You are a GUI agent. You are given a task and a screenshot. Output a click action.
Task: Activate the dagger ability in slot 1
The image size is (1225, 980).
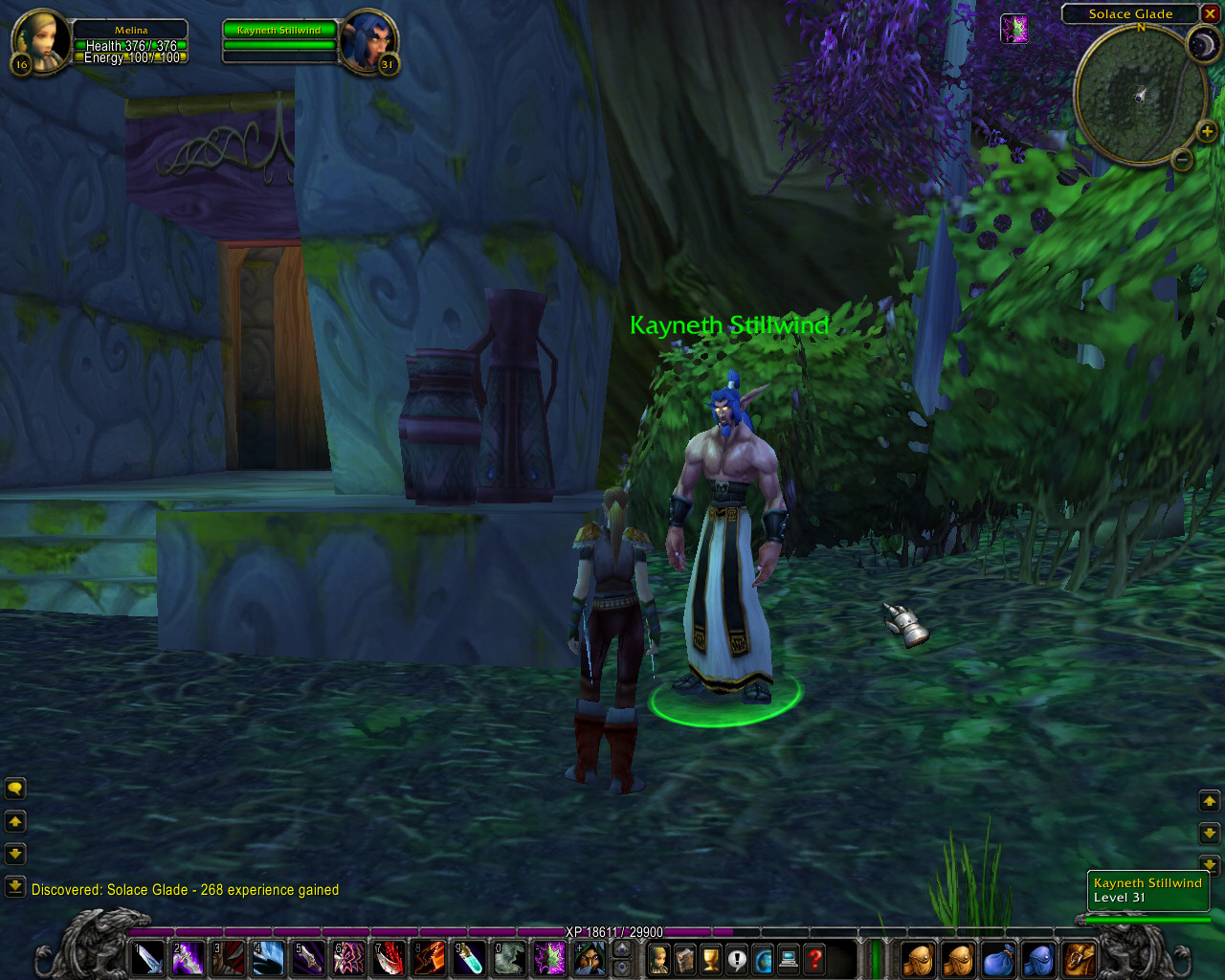point(148,958)
